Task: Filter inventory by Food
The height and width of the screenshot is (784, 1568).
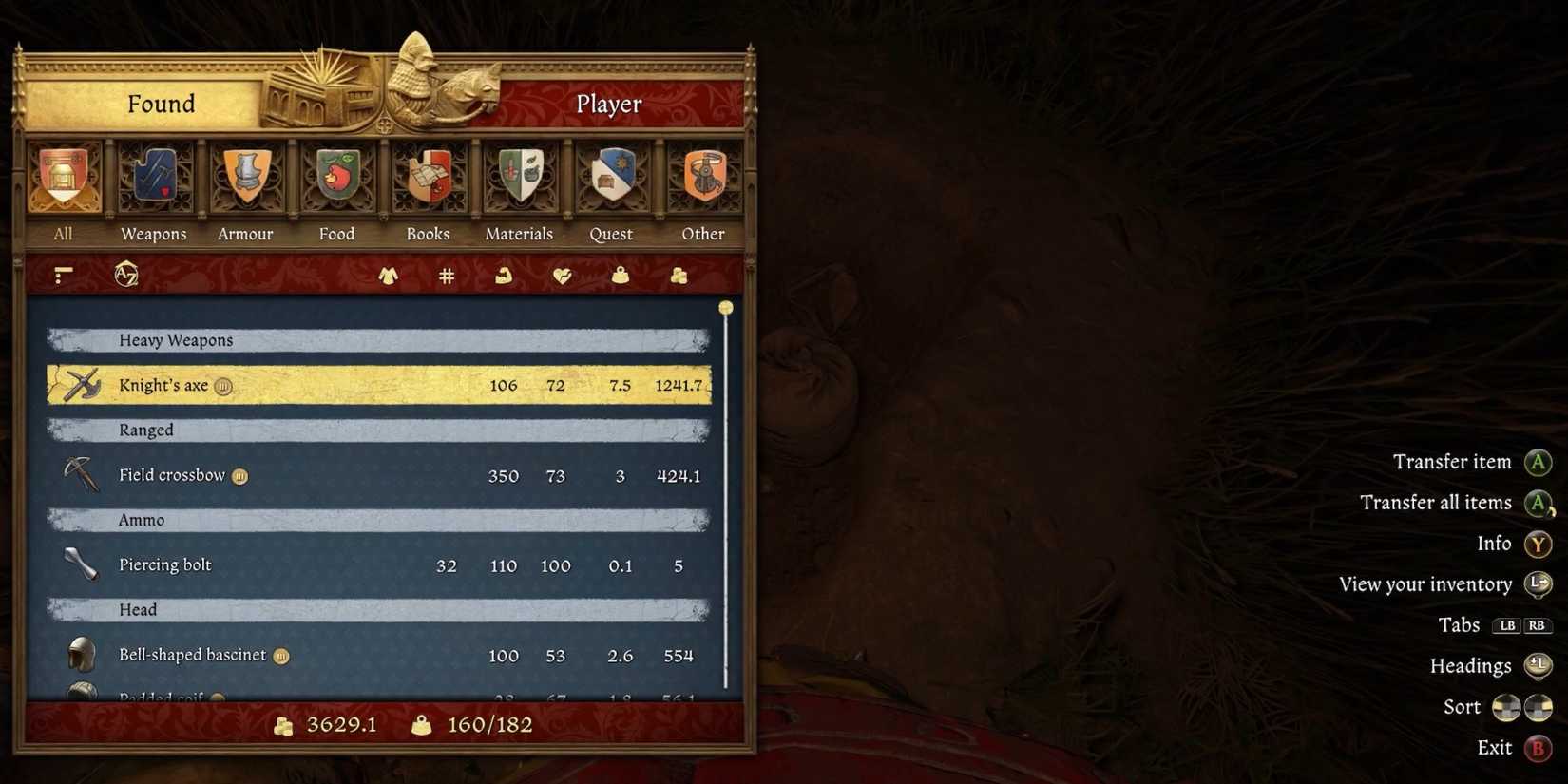Action: click(336, 181)
